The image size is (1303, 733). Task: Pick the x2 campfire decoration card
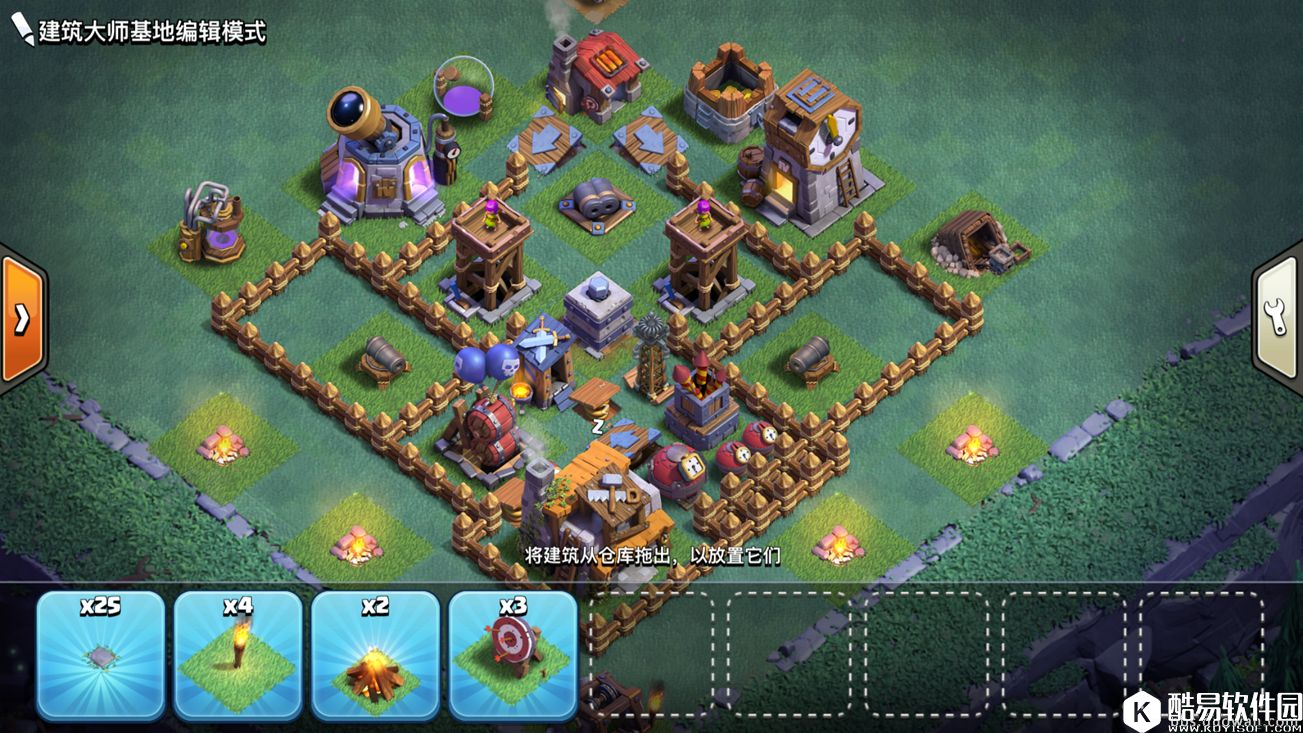[x=375, y=655]
